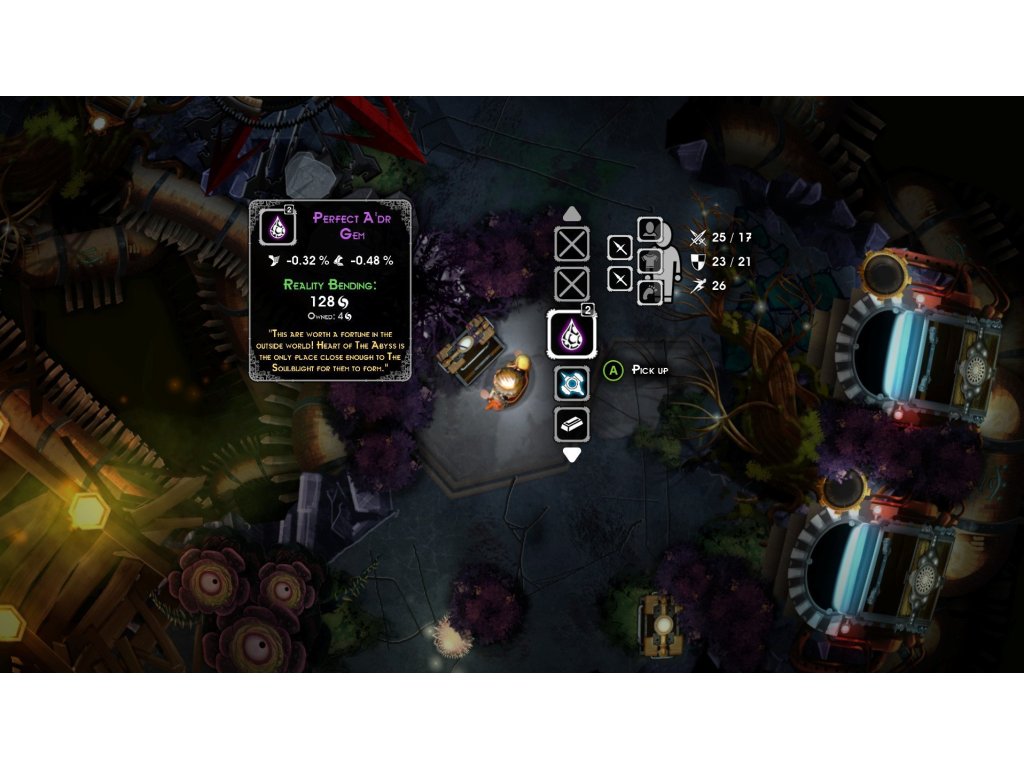
Task: Select the metal ingot loot slot
Action: tap(572, 424)
